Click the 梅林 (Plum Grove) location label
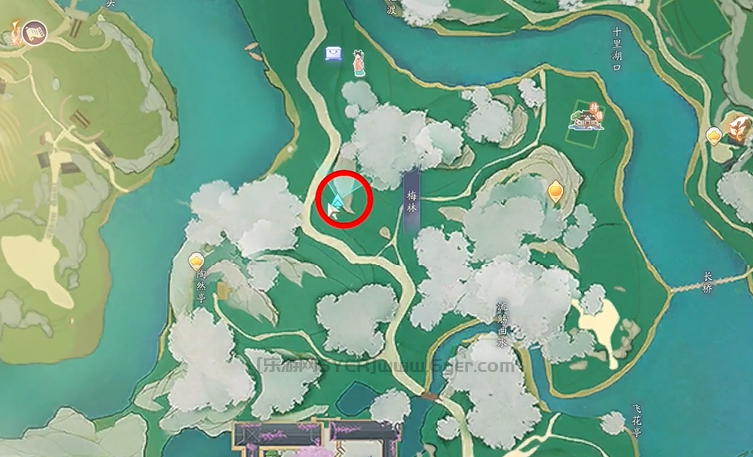 click(411, 198)
